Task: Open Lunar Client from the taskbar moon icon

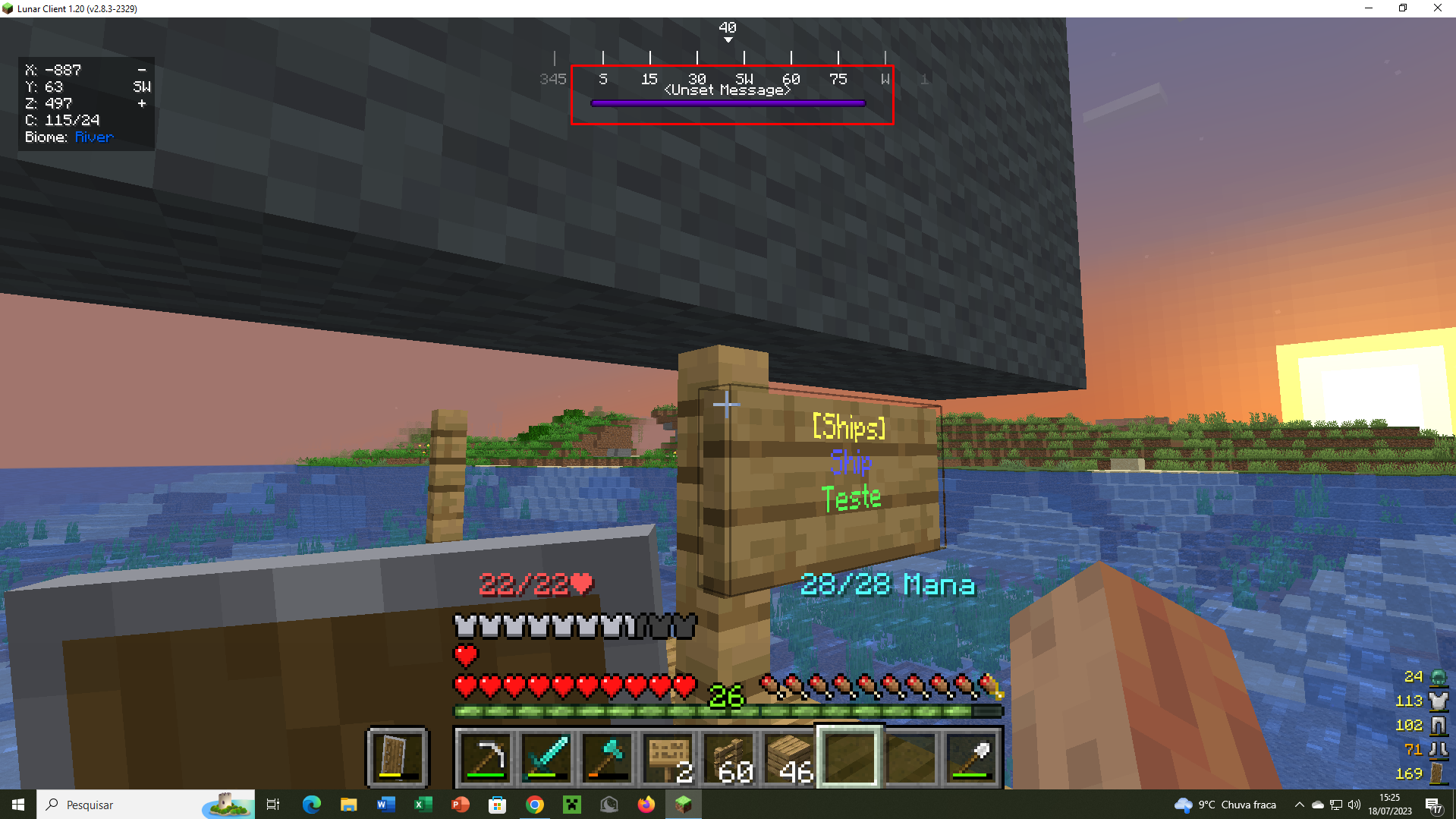Action: pyautogui.click(x=609, y=804)
